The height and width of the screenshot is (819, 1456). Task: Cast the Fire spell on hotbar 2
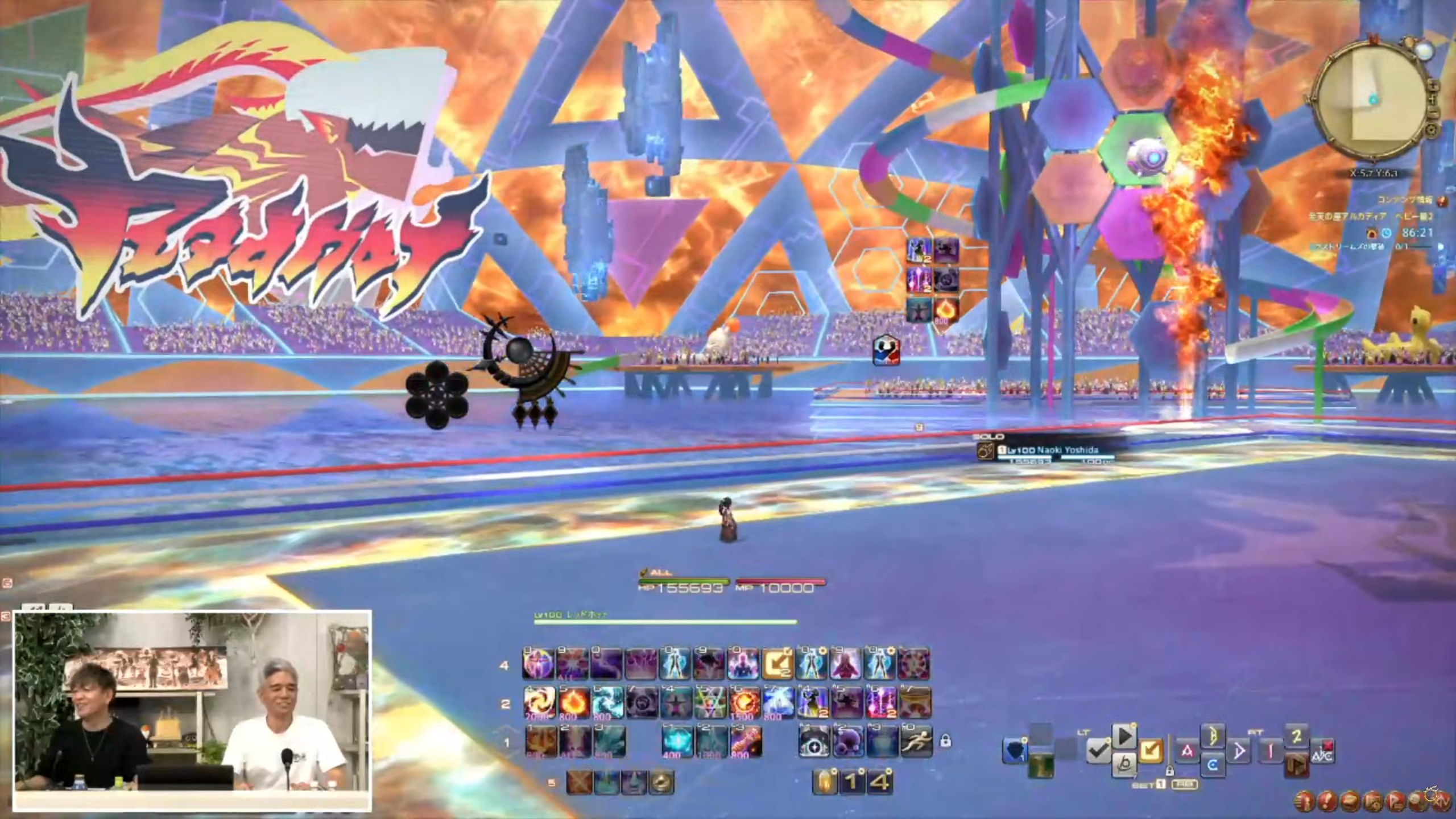click(573, 703)
